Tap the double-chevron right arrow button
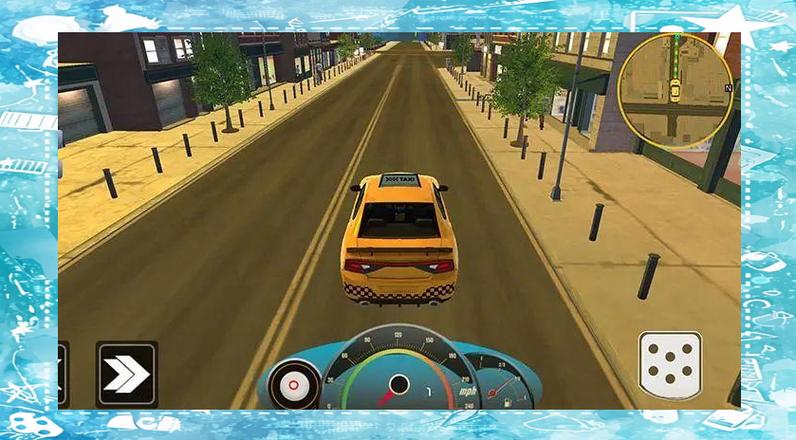This screenshot has height=440, width=796. tap(127, 373)
